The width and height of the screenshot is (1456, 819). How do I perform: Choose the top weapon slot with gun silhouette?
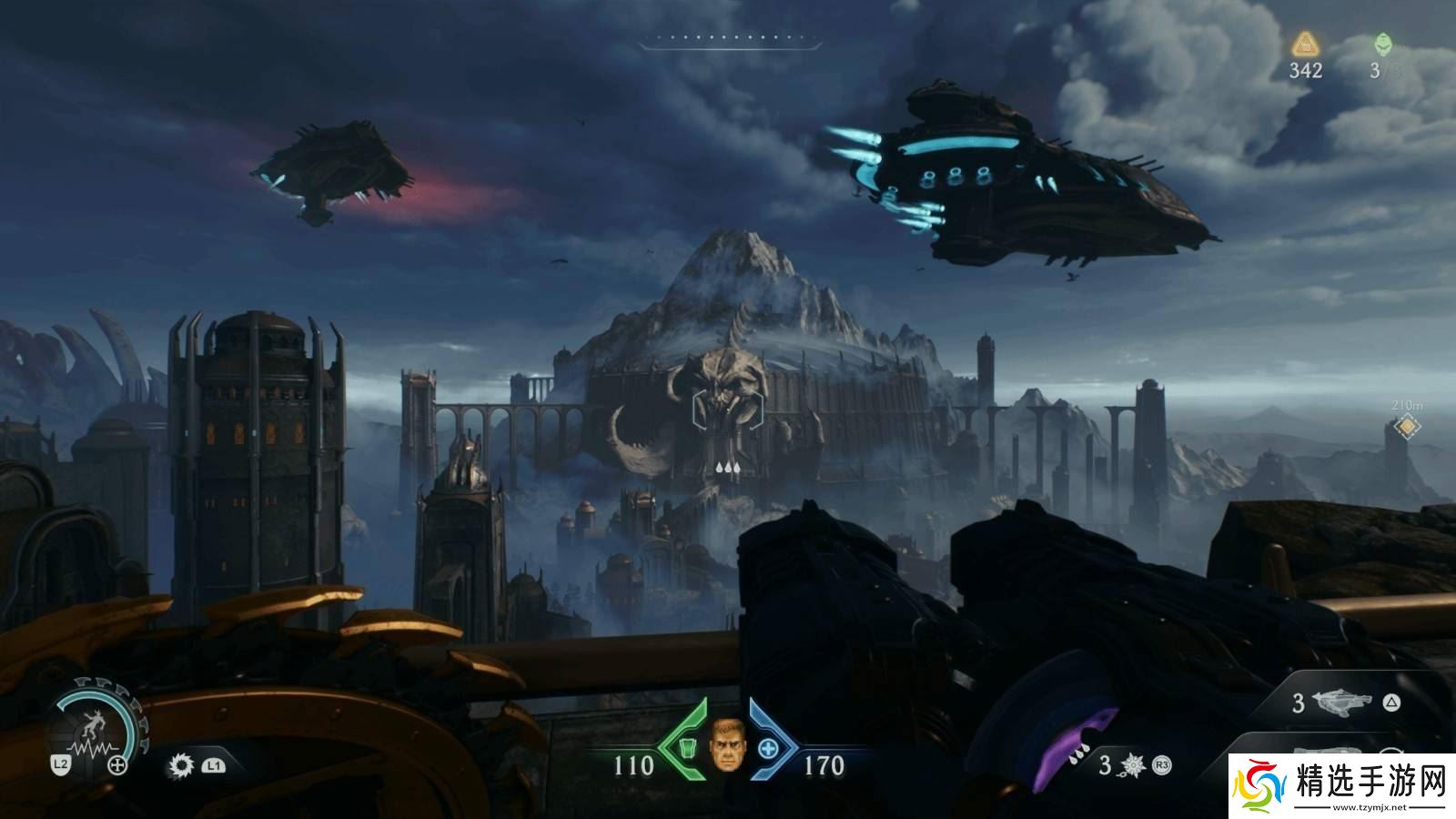click(x=1342, y=703)
